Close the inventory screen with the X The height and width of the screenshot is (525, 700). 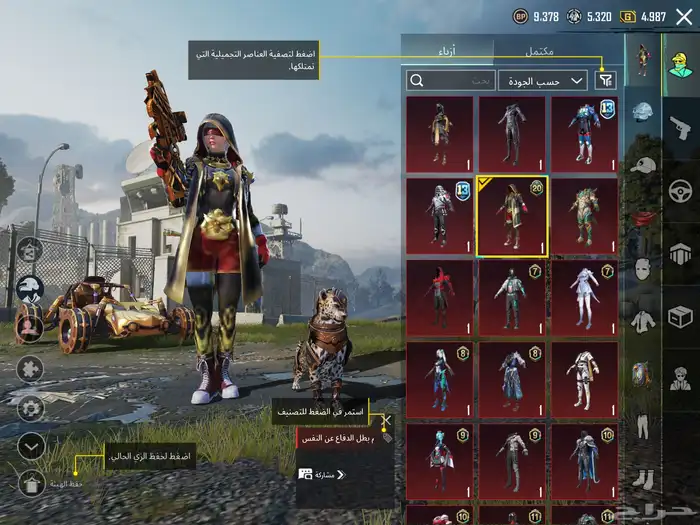coord(683,16)
